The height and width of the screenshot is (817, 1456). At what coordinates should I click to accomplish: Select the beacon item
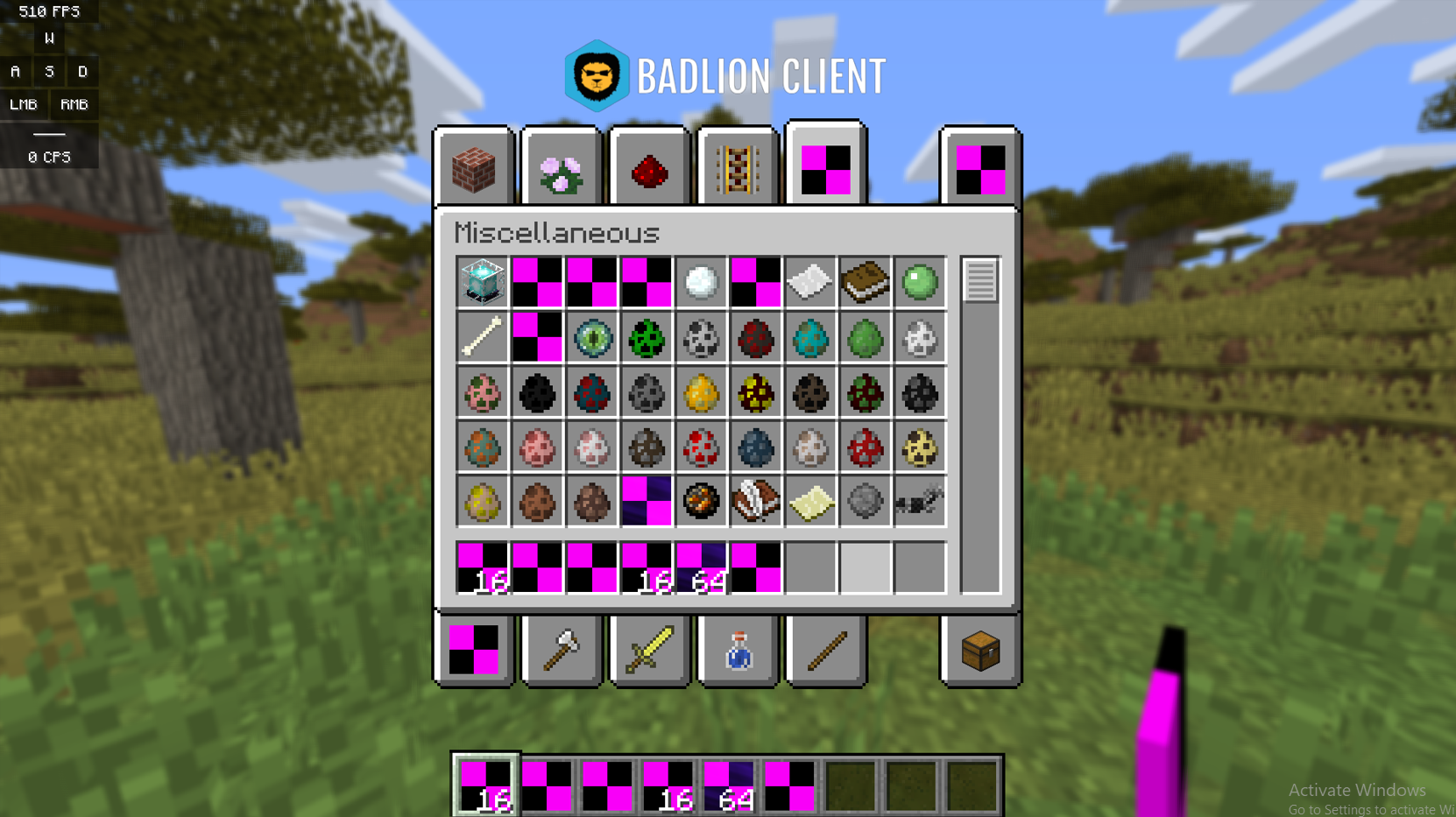coord(483,283)
